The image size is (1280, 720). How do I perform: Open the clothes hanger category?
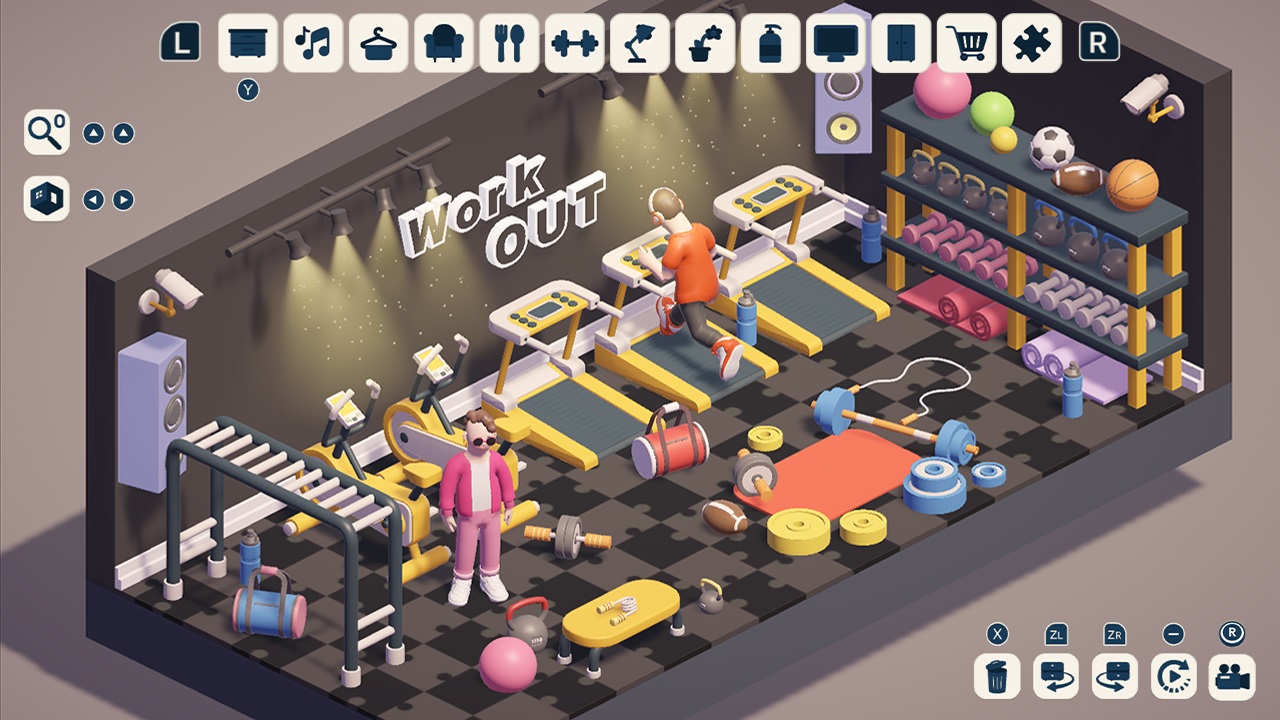coord(377,45)
